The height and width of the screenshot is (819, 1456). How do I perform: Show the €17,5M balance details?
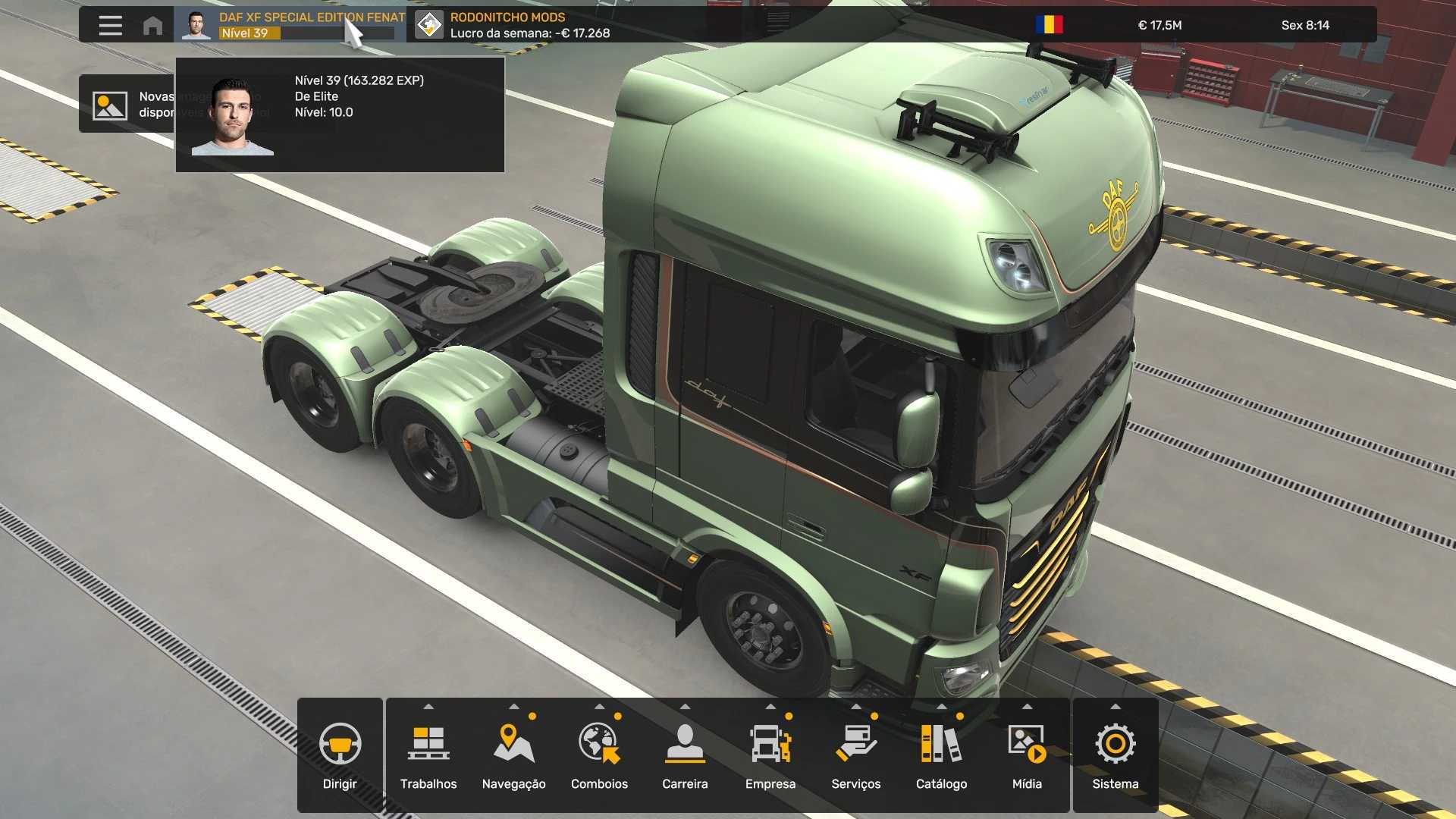tap(1159, 25)
